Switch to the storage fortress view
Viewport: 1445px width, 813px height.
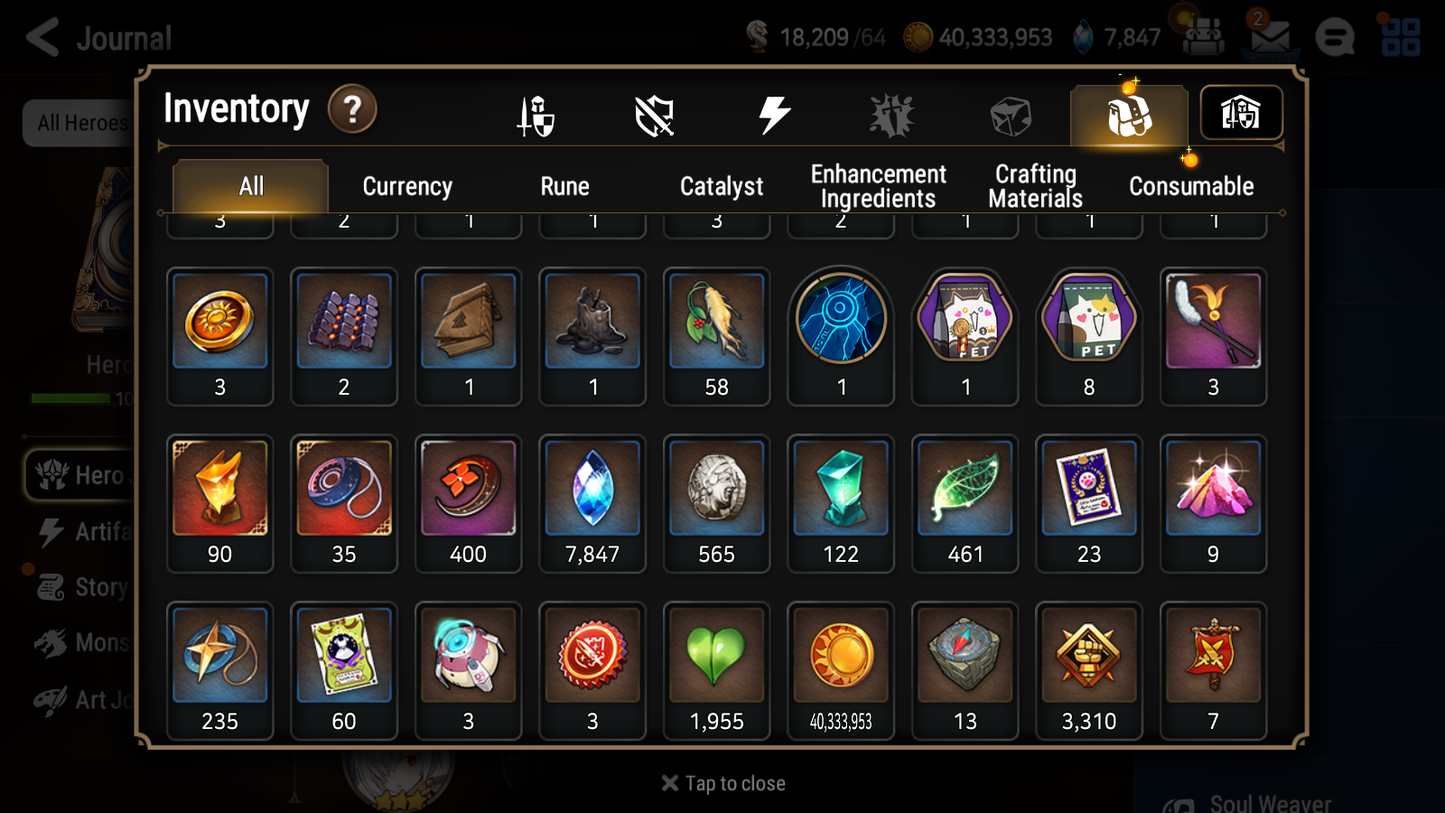pos(1240,113)
